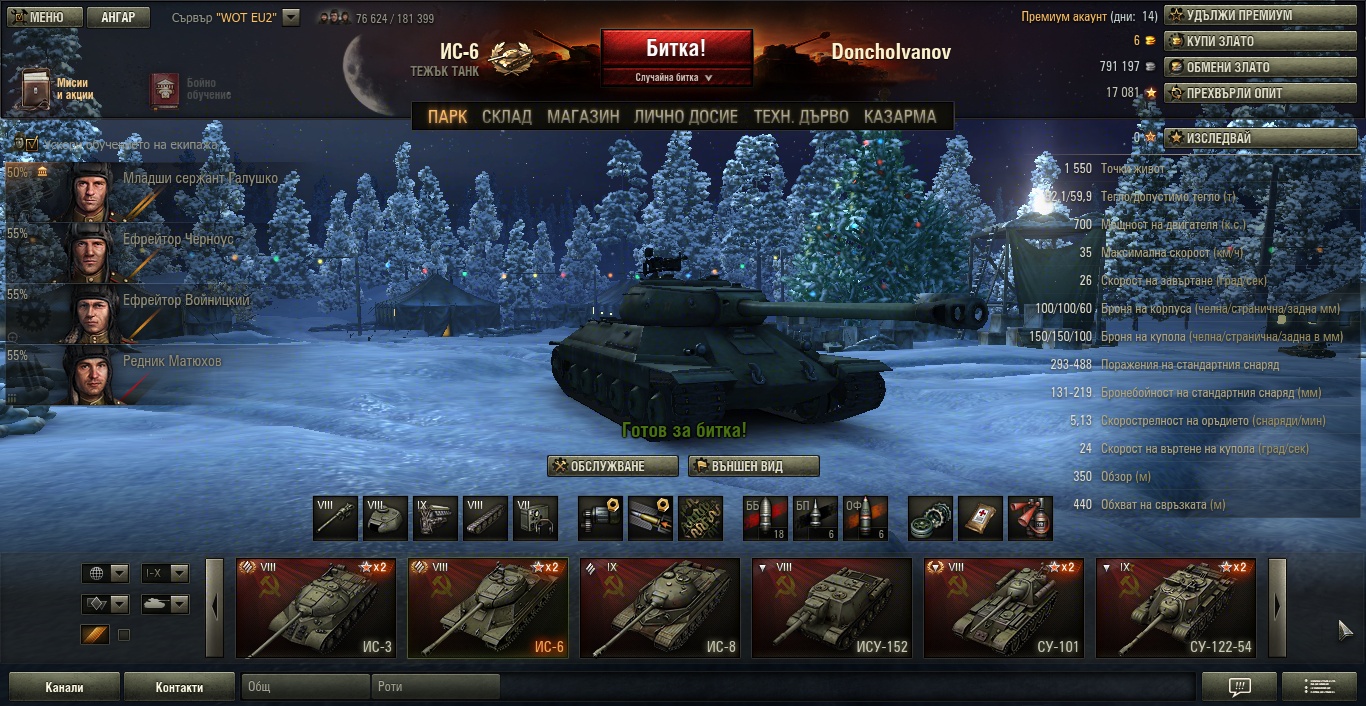Open the ВЪНШЕН ВИД customization button

[x=754, y=466]
